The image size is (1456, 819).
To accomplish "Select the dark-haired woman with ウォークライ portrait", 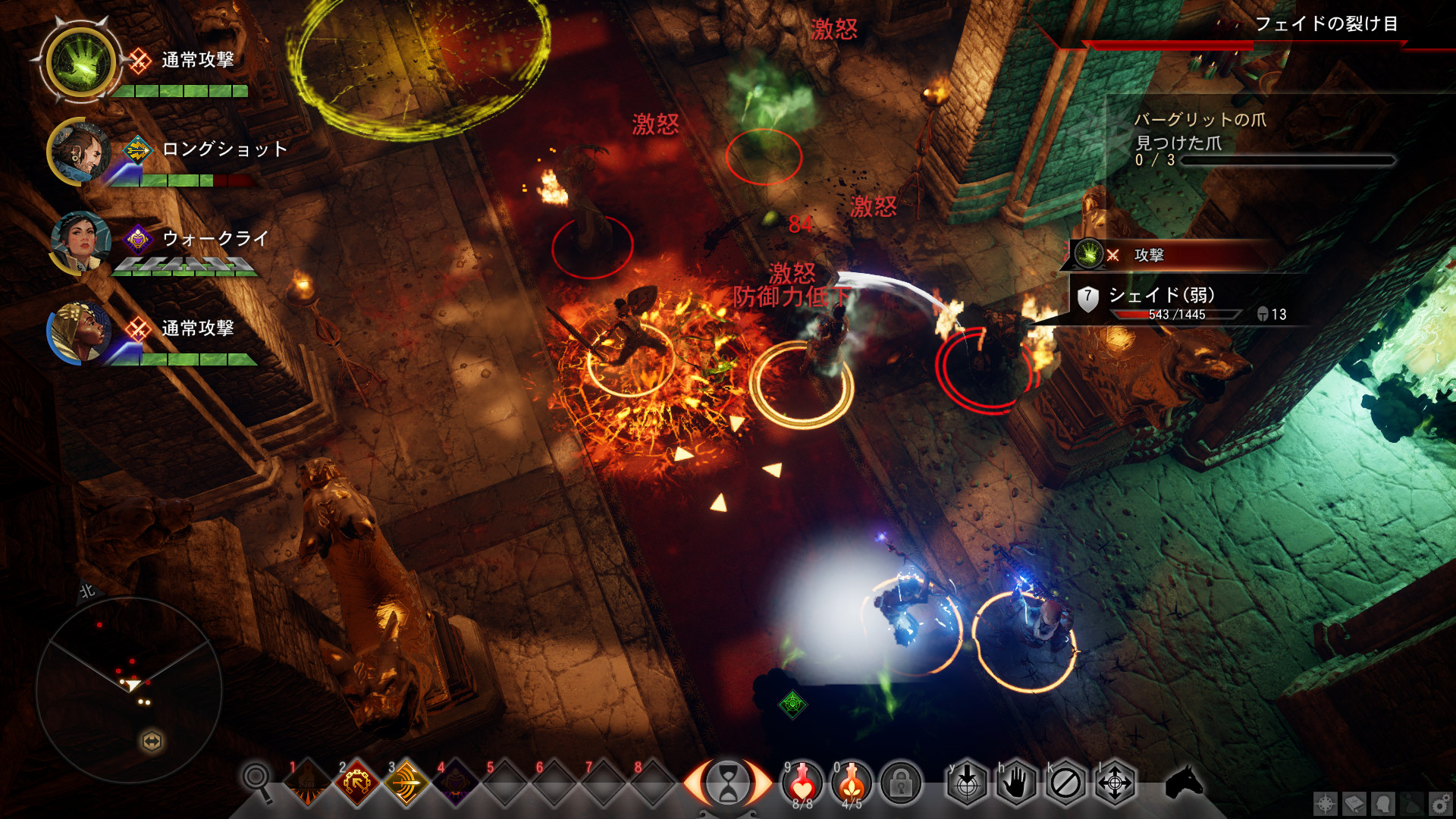I will (78, 243).
